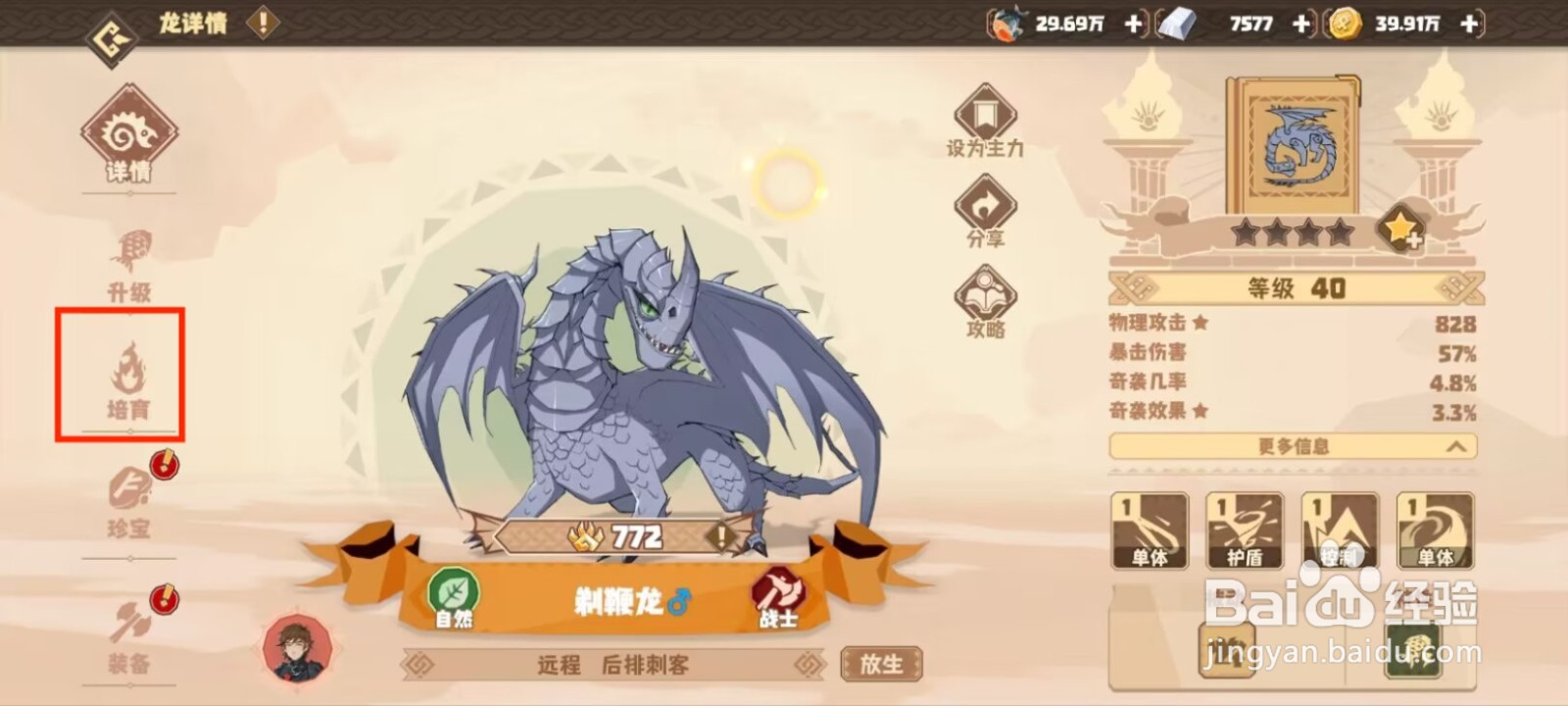This screenshot has height=706, width=1568.
Task: Tap the 设为主力 set-as-main icon
Action: [x=987, y=113]
